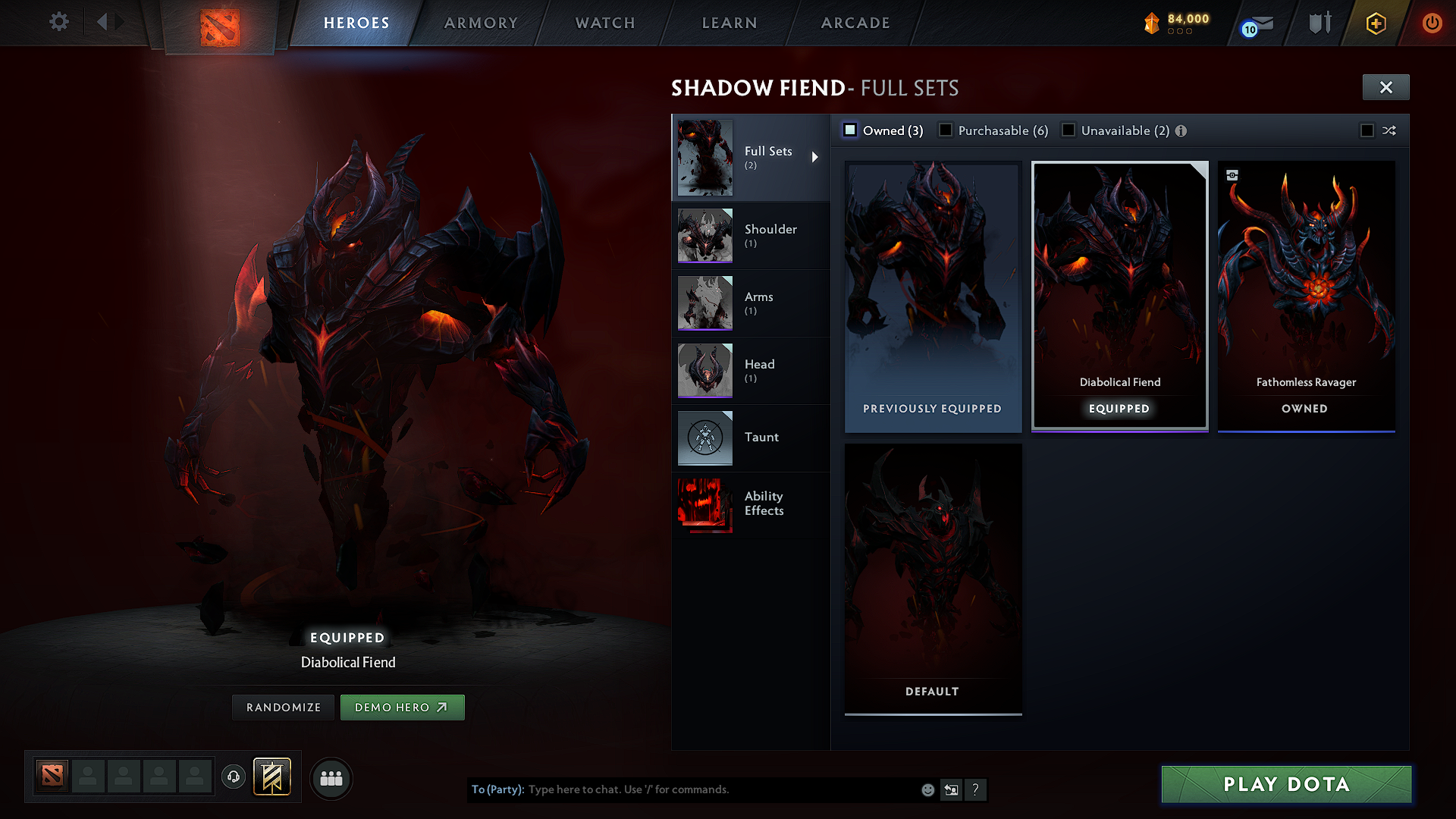The width and height of the screenshot is (1456, 819).
Task: Open the Dota 2 logo home icon
Action: click(x=219, y=23)
